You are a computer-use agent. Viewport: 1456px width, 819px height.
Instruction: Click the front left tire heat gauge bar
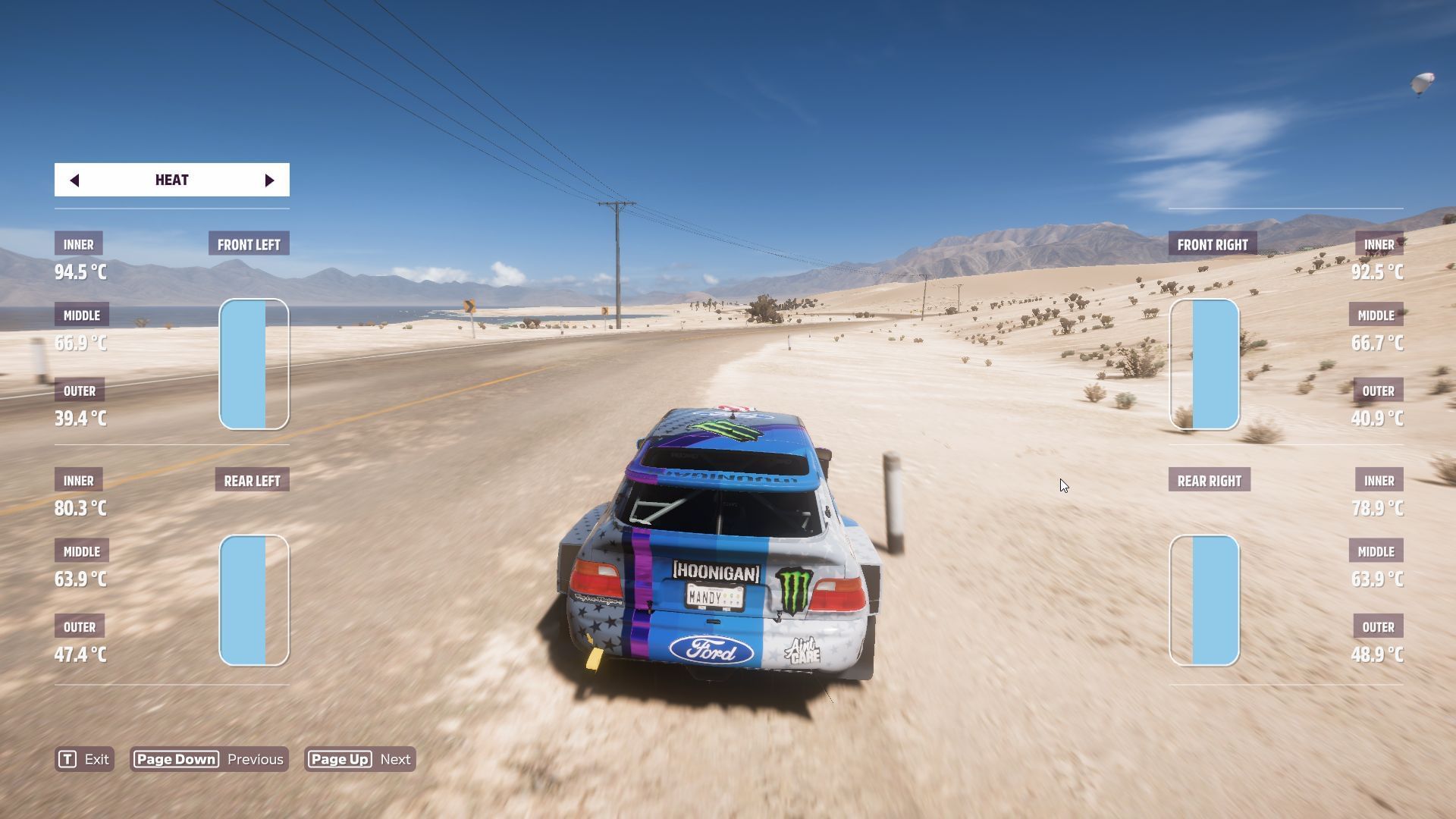coord(253,364)
